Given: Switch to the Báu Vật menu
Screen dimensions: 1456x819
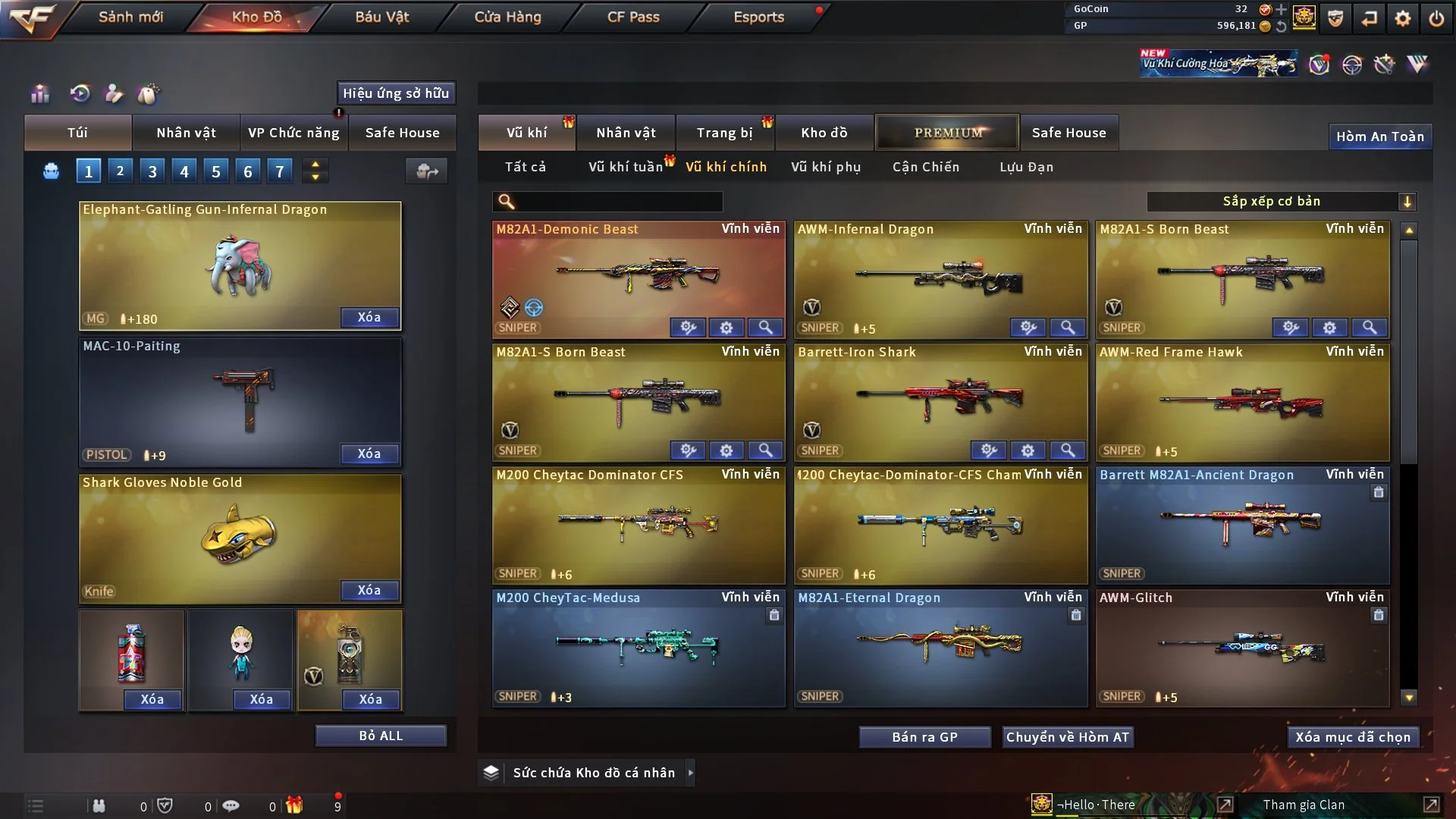Looking at the screenshot, I should (381, 17).
